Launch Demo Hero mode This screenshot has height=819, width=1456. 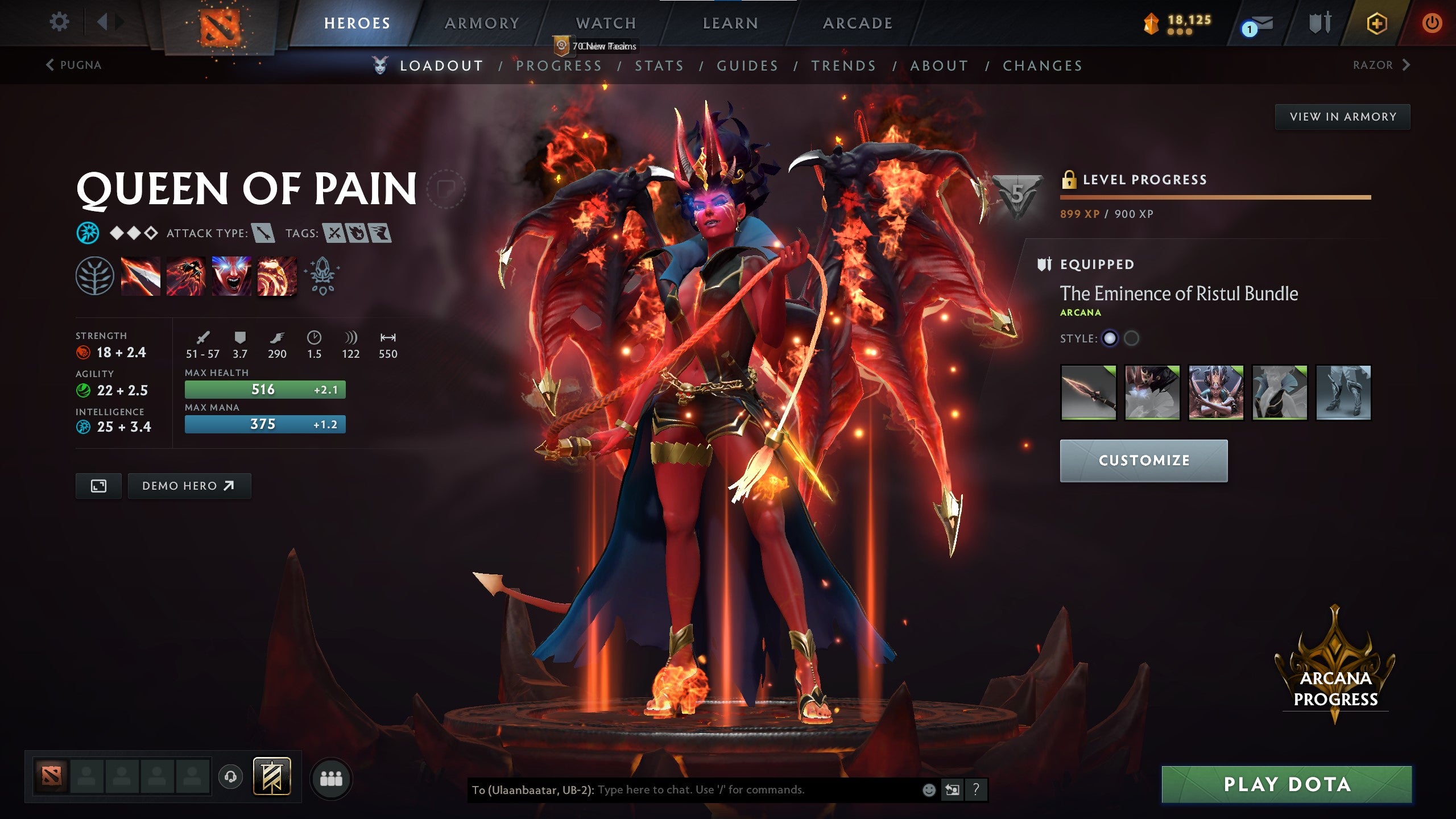[x=189, y=486]
